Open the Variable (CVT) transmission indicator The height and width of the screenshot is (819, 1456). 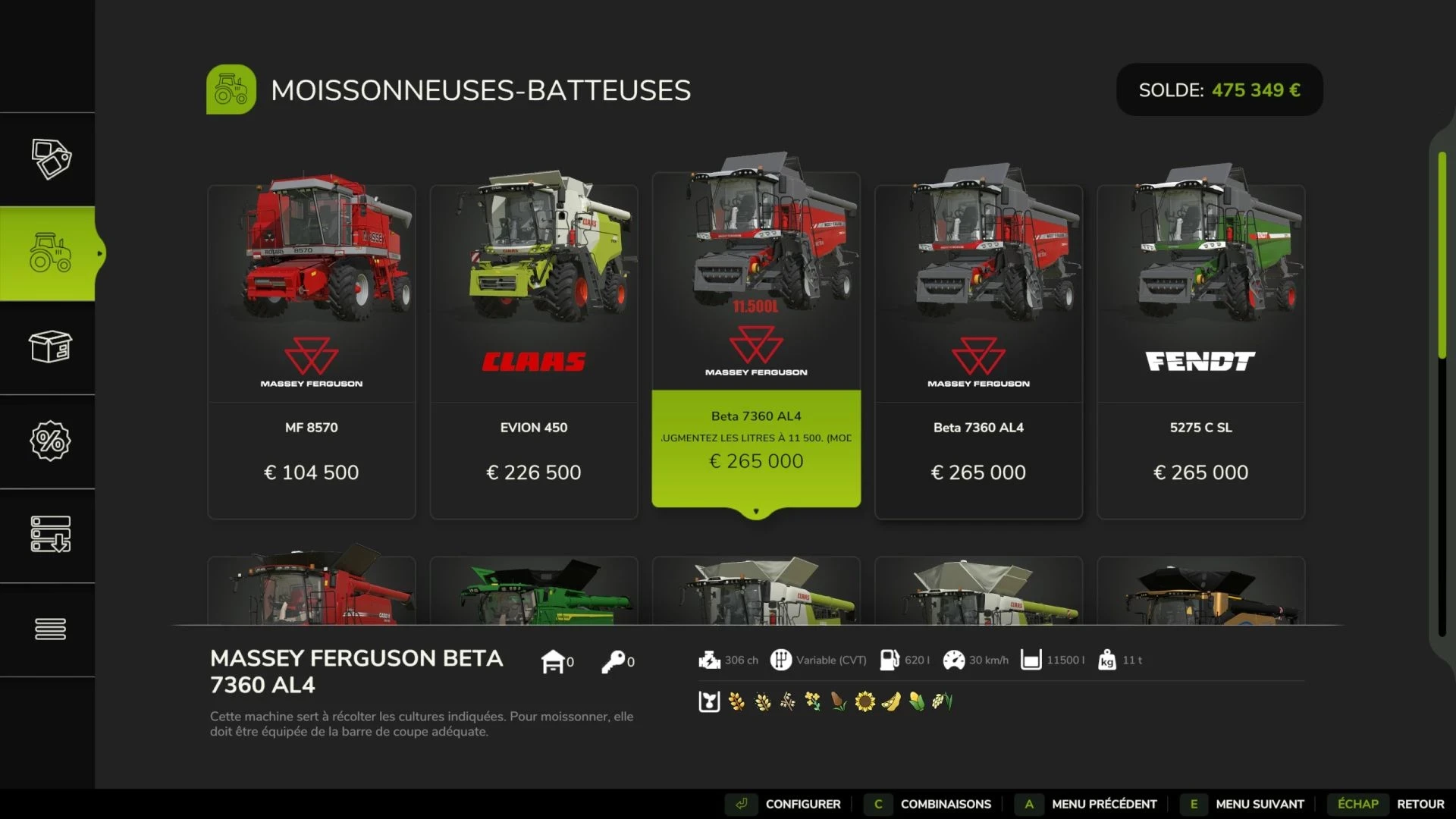(782, 660)
